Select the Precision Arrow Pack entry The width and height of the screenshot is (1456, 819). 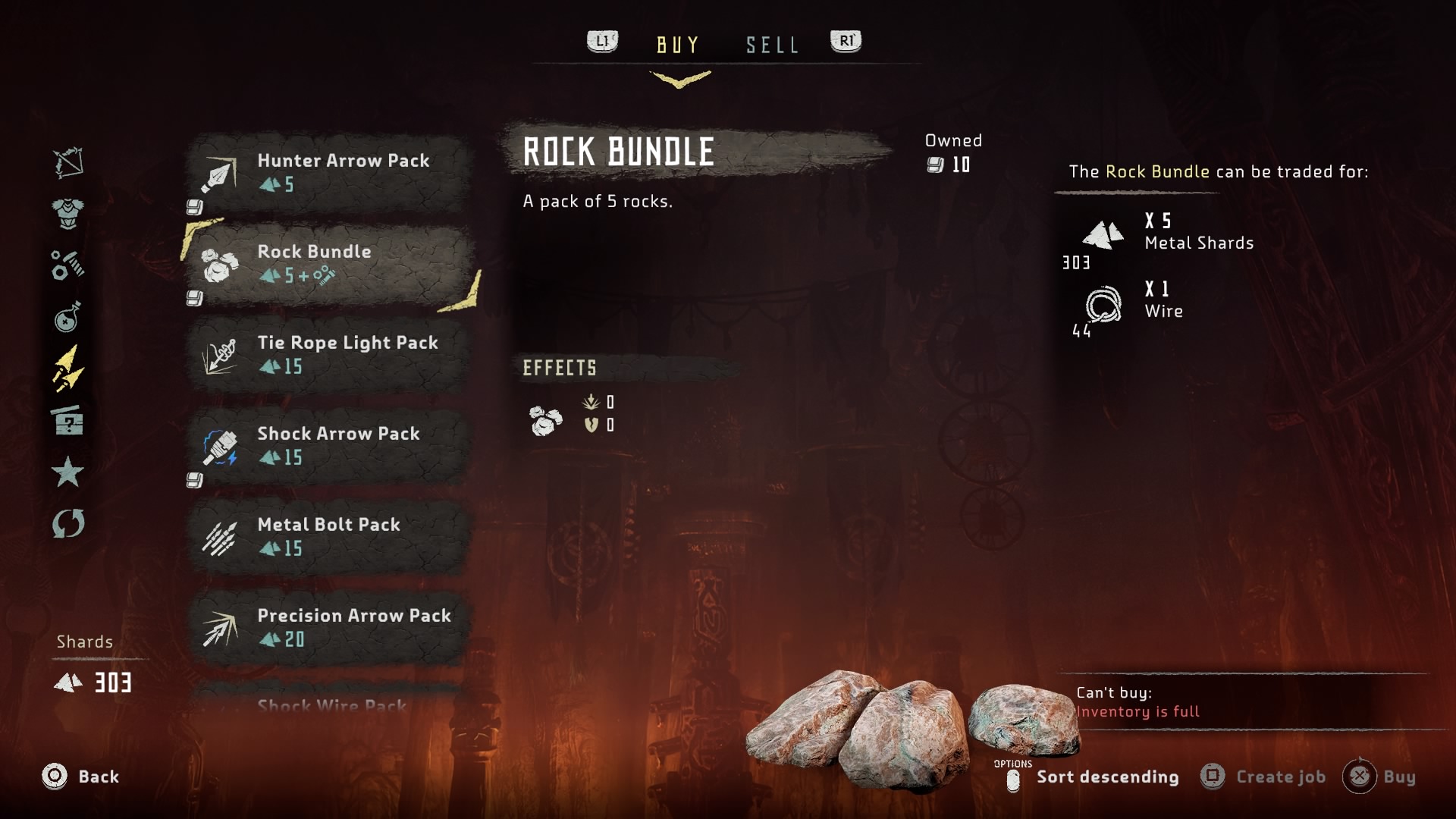(329, 628)
